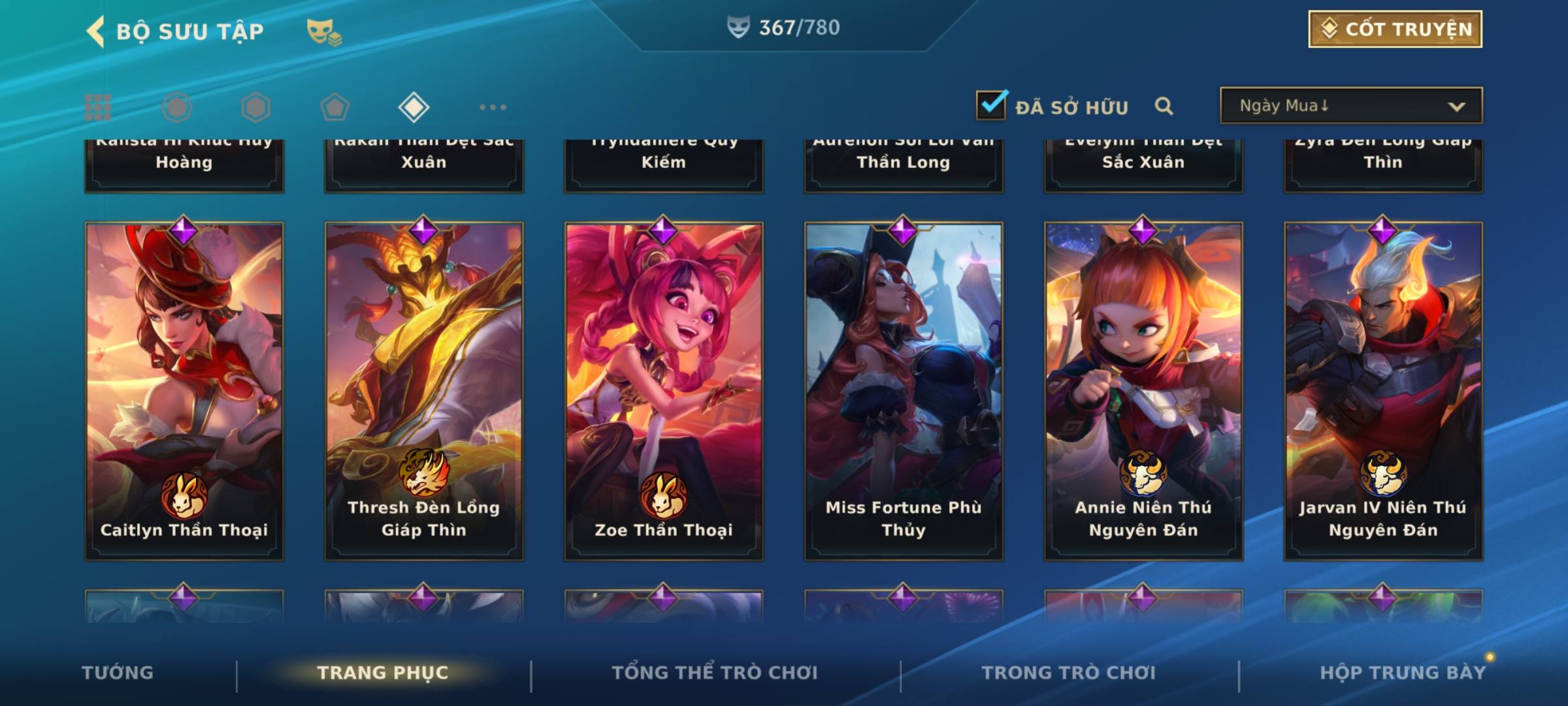Show more filters with three dots
This screenshot has height=706, width=1568.
pos(493,107)
